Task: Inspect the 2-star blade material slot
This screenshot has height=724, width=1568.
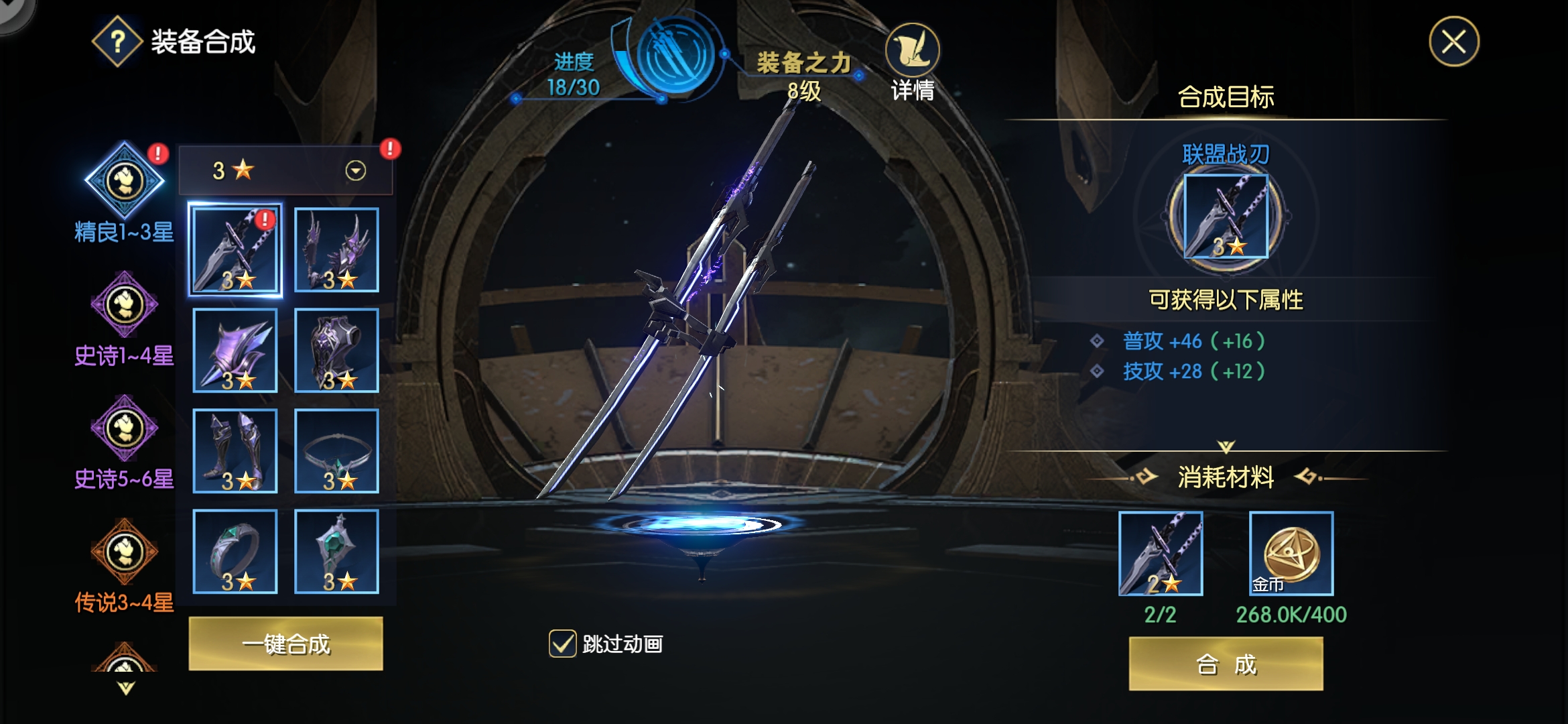Action: pos(1161,554)
